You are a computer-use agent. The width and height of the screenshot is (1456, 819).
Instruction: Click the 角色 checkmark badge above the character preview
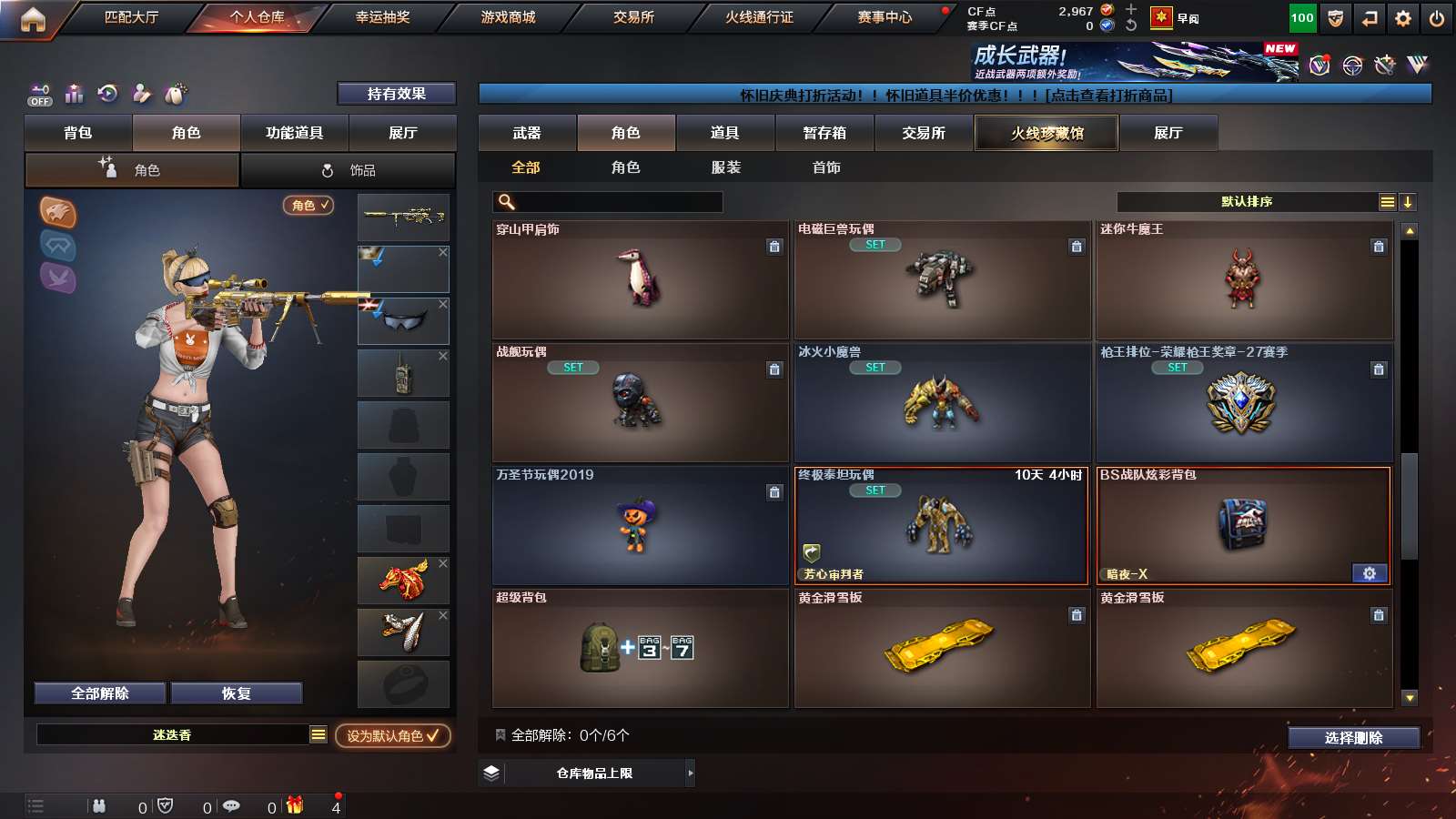point(308,206)
